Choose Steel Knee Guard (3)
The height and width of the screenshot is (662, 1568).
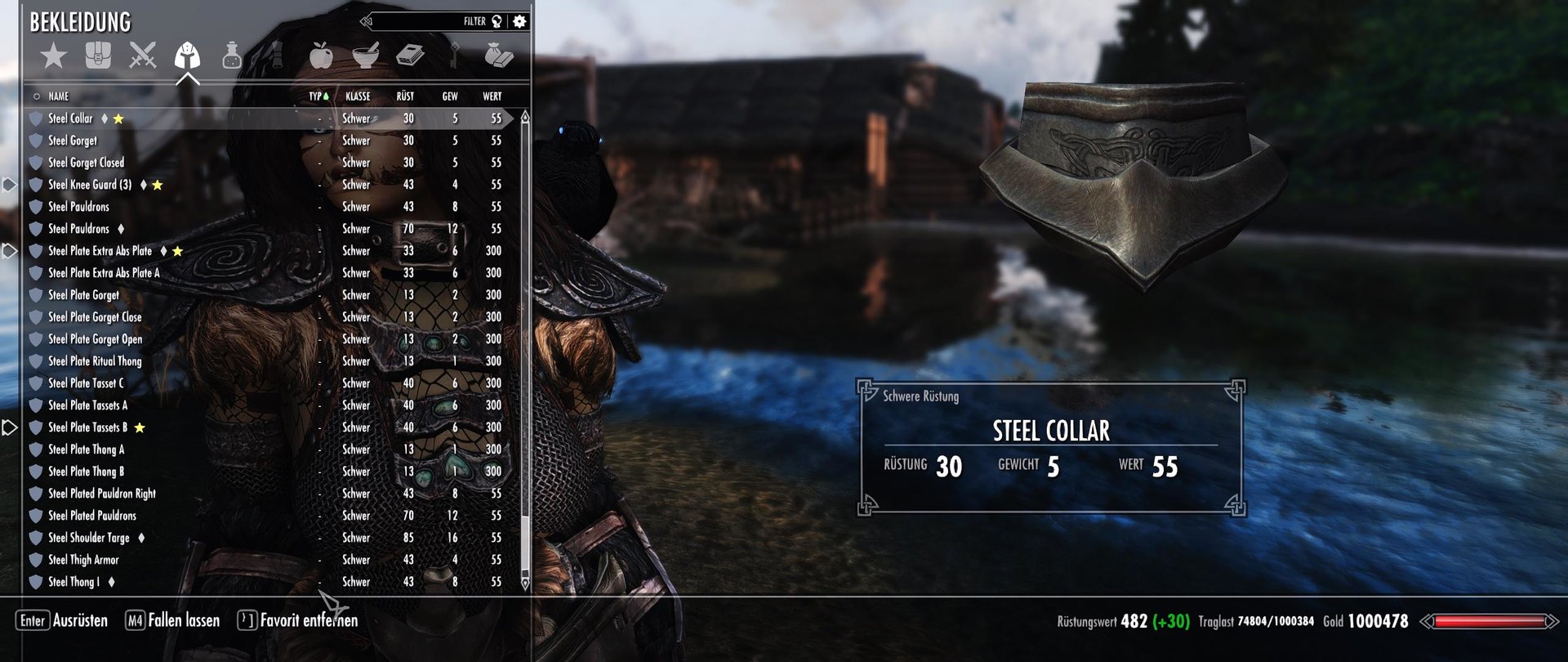89,185
